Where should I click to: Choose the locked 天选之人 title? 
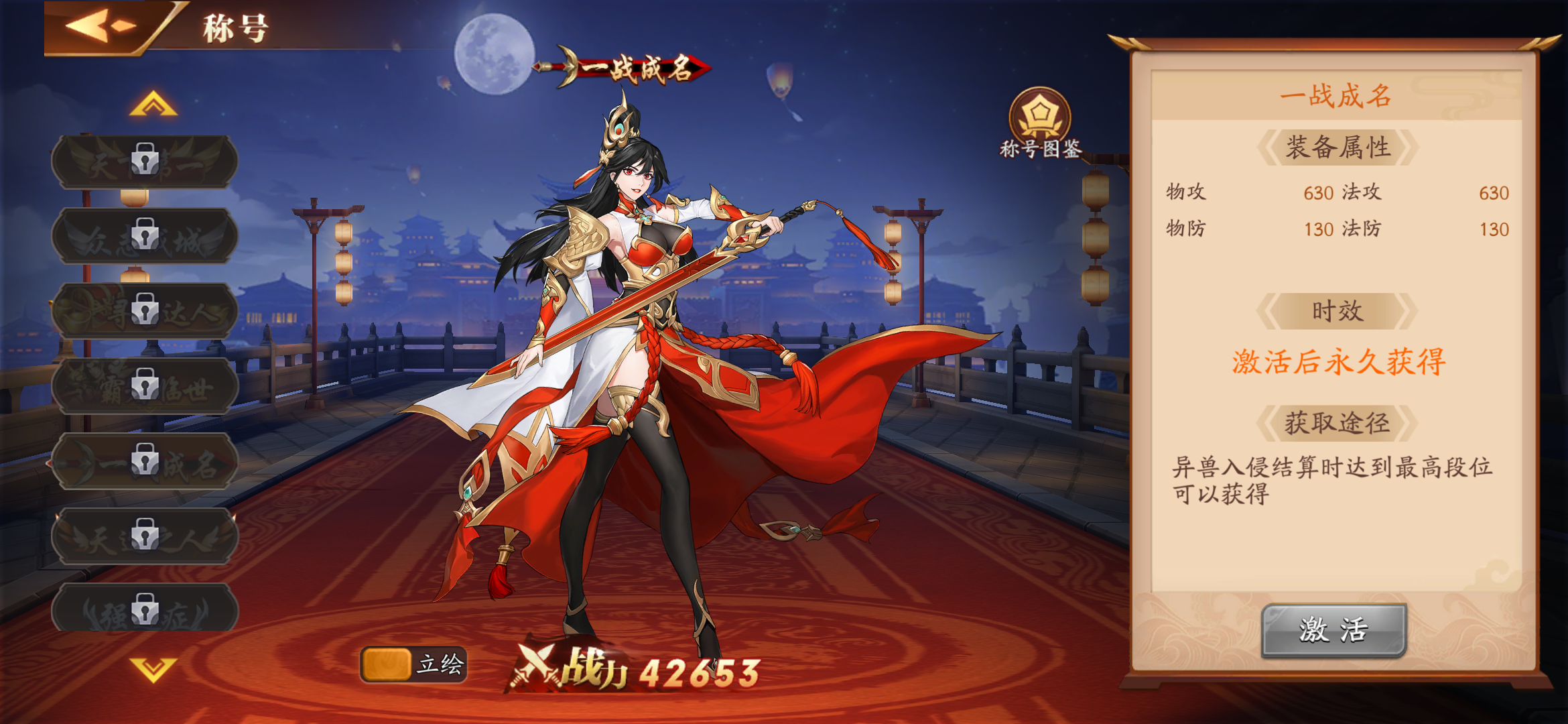[x=145, y=536]
